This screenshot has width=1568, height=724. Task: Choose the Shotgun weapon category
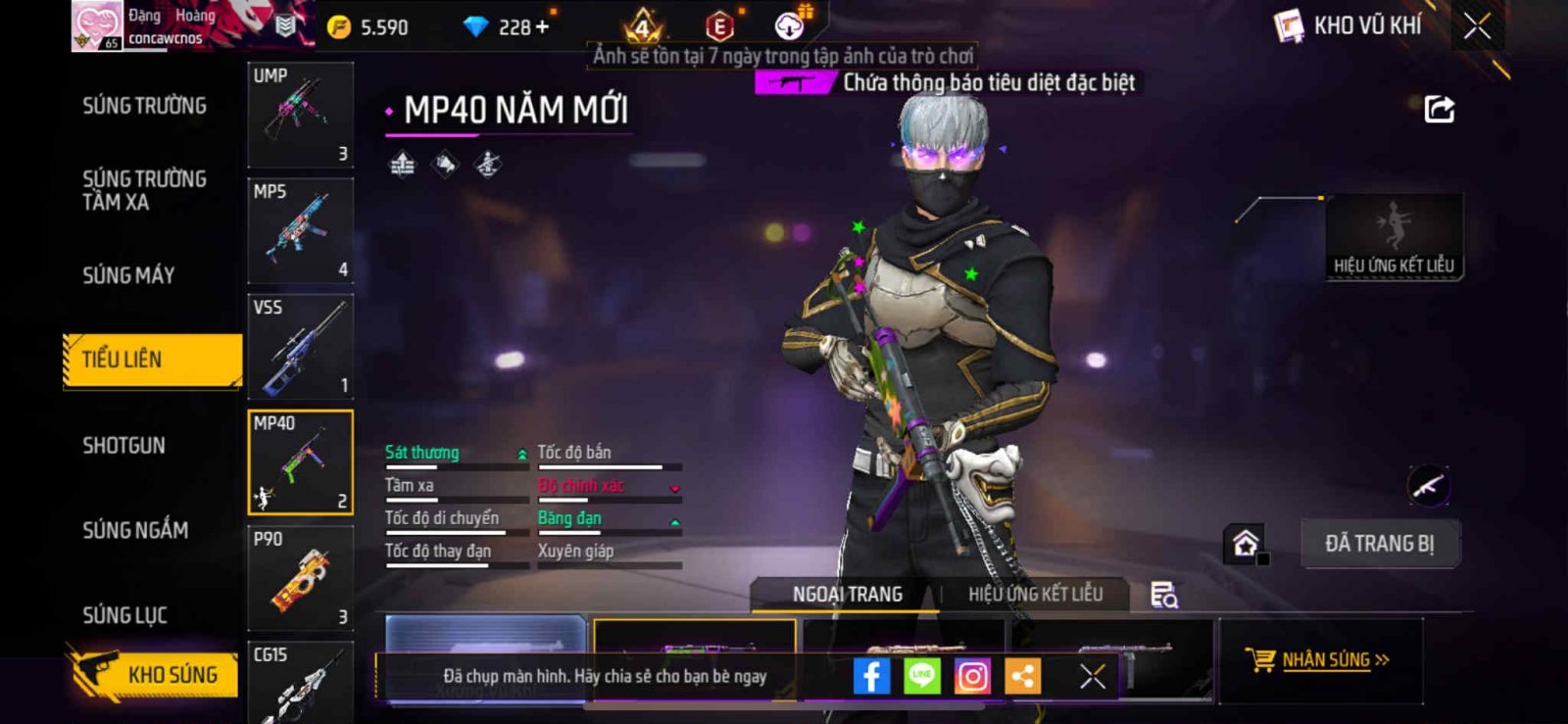pyautogui.click(x=124, y=446)
